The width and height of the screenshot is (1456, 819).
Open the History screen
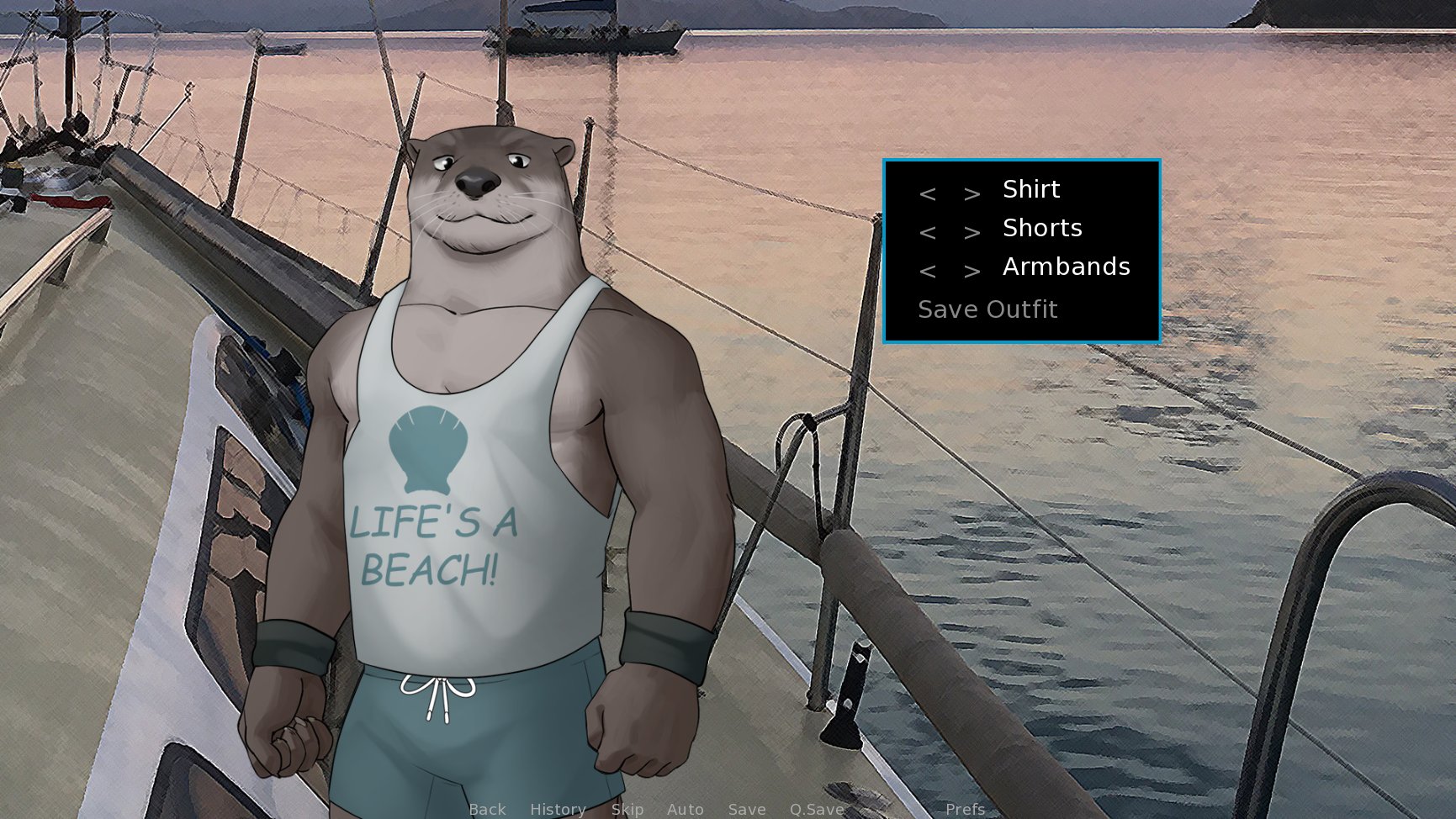tap(558, 809)
